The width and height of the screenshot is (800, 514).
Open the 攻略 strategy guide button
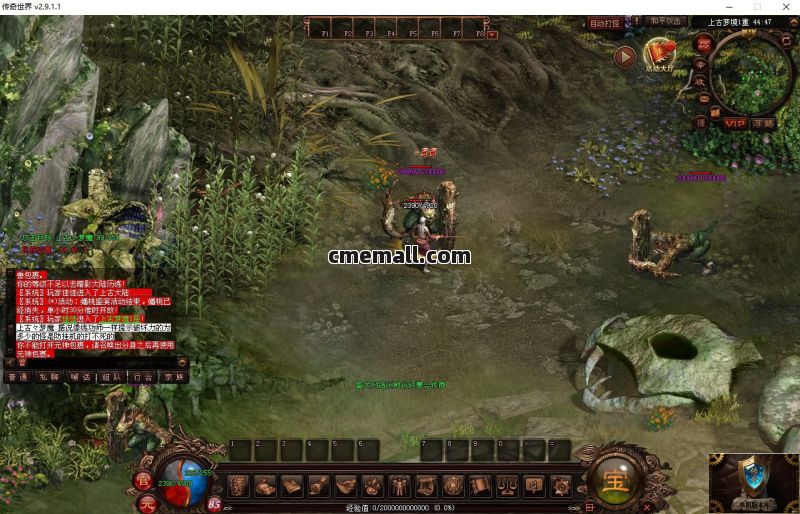[x=764, y=122]
